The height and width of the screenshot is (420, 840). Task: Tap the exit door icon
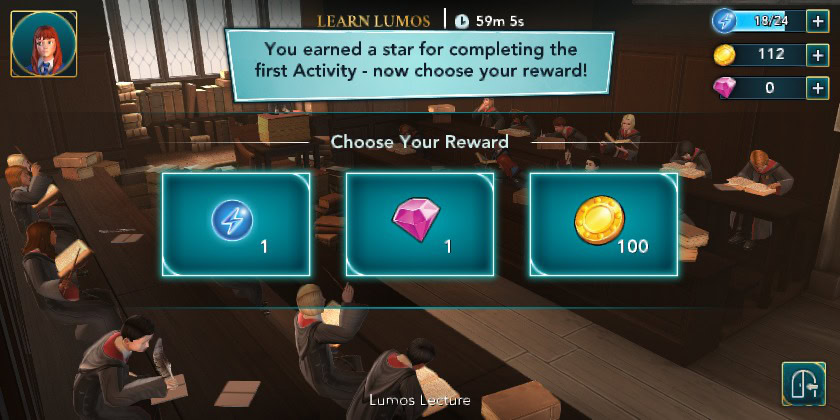pyautogui.click(x=801, y=383)
